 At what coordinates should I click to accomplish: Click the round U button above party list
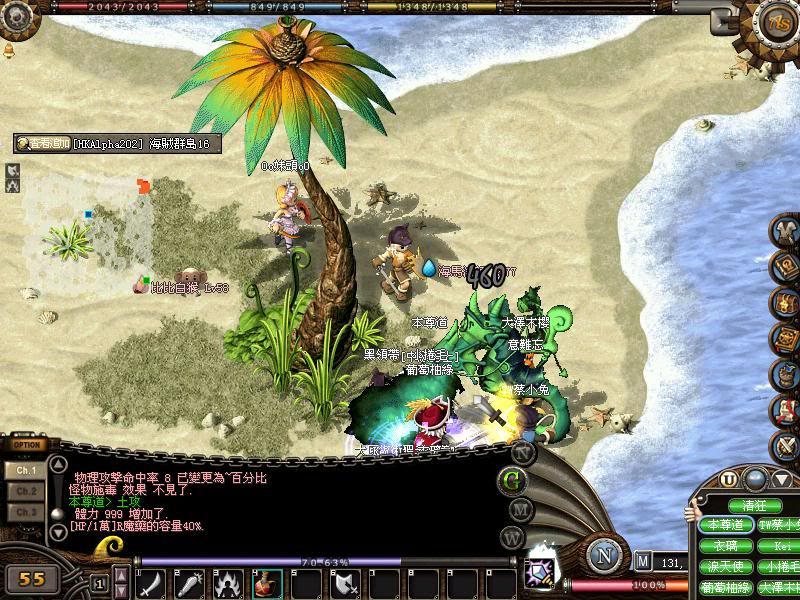pyautogui.click(x=728, y=480)
